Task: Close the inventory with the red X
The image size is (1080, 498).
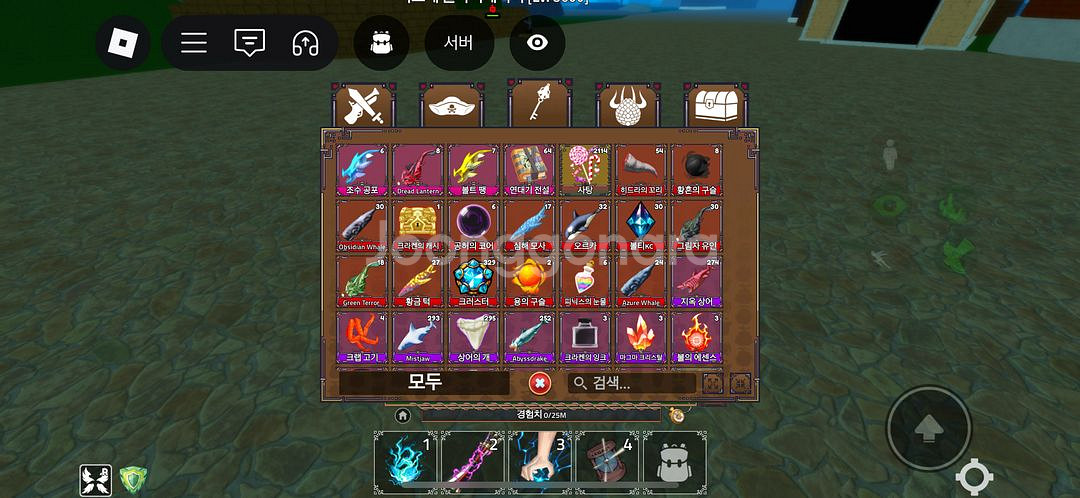Action: (x=540, y=383)
